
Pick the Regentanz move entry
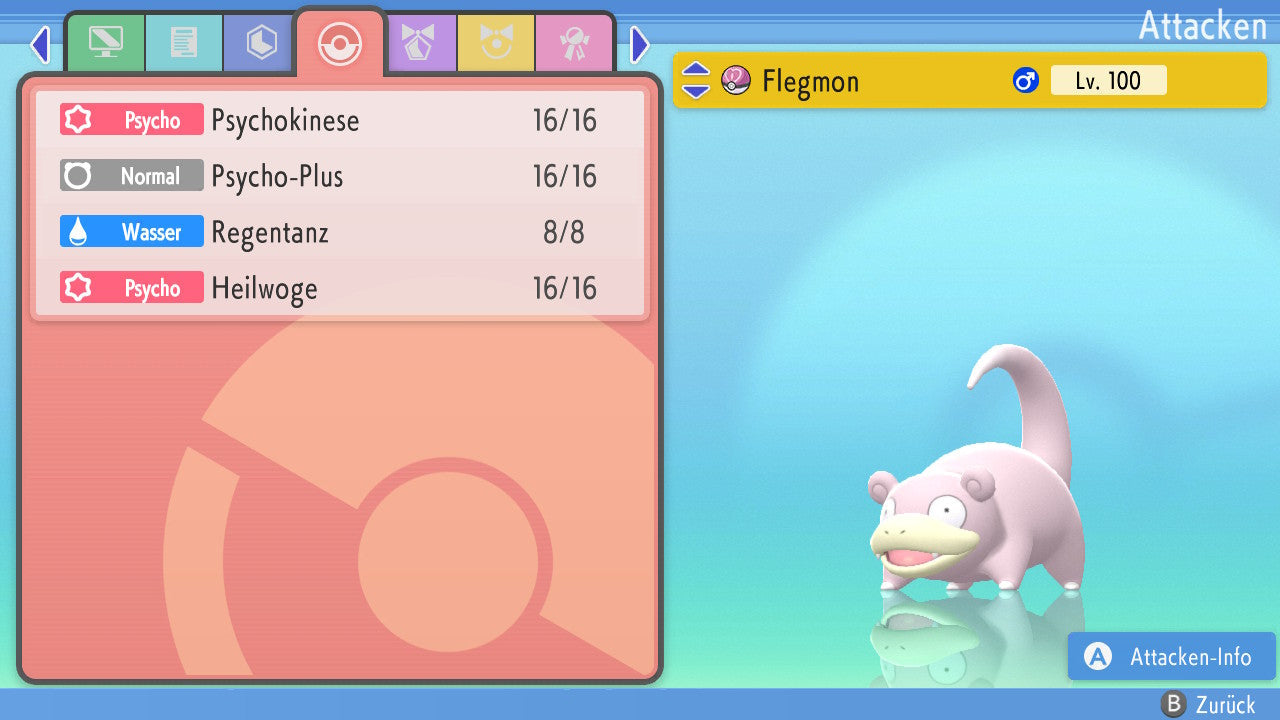pos(340,233)
